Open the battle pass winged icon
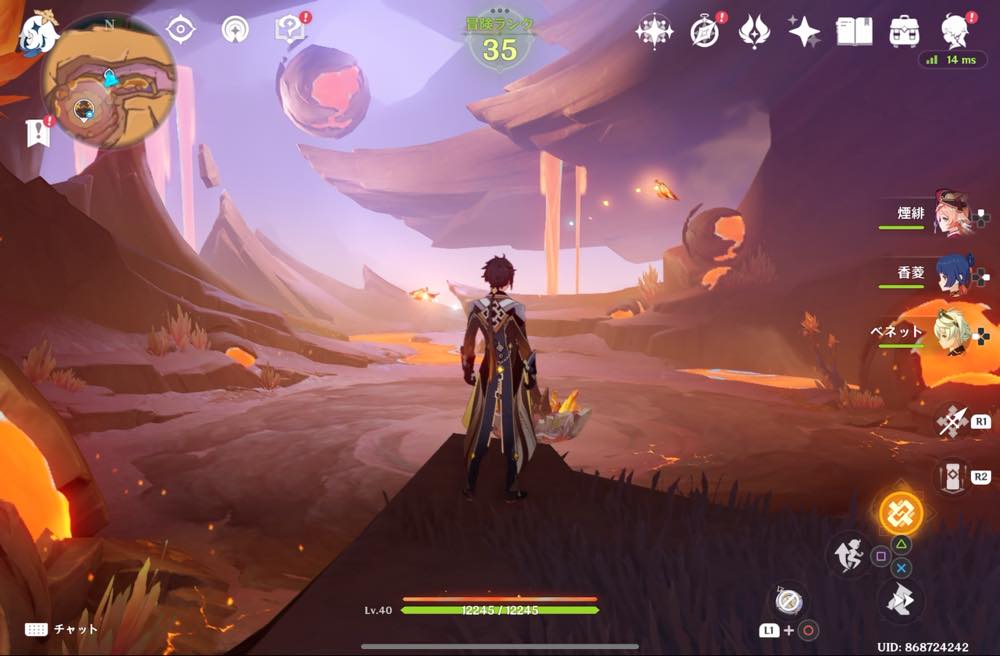 [x=754, y=31]
